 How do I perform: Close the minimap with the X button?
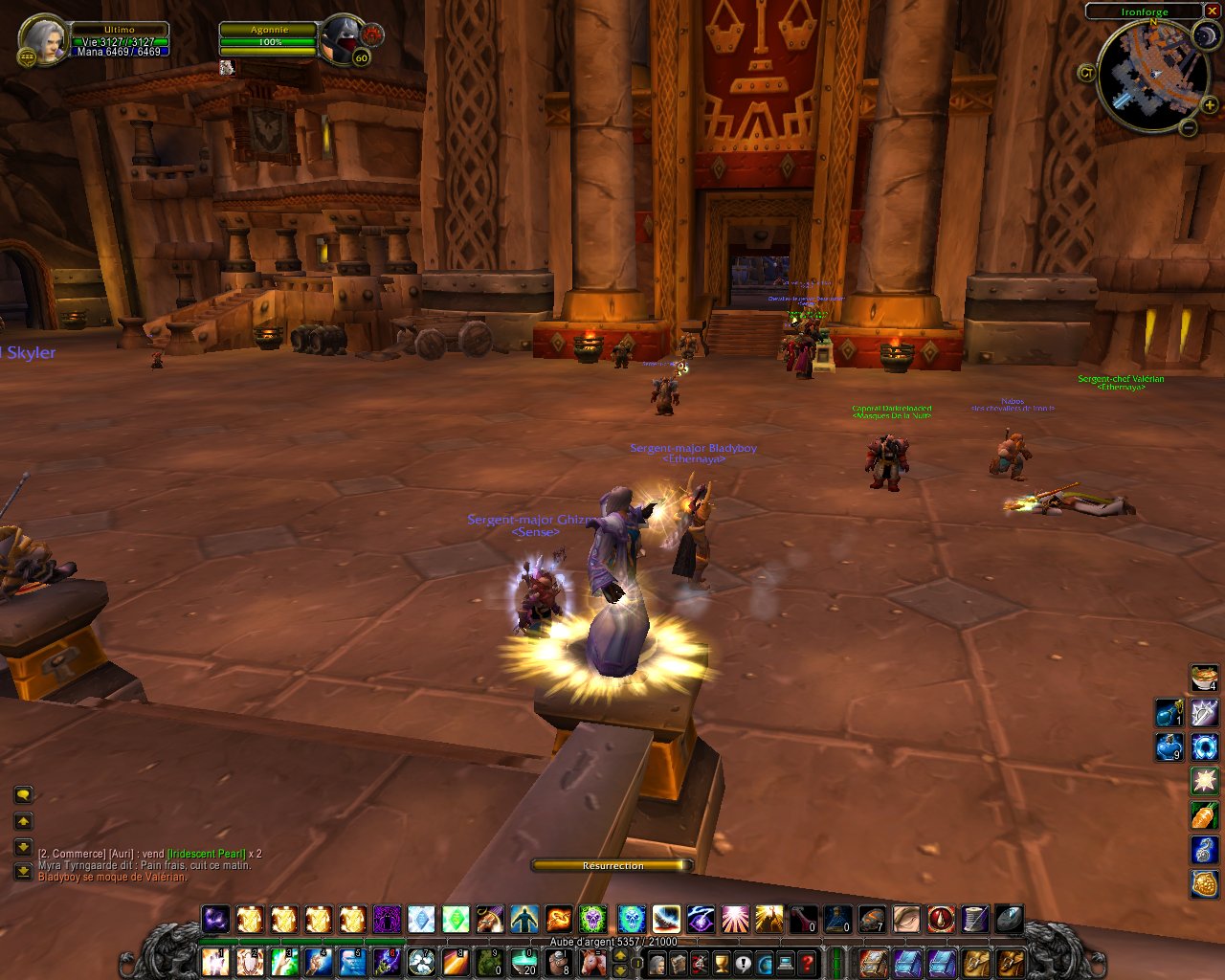pyautogui.click(x=1214, y=11)
